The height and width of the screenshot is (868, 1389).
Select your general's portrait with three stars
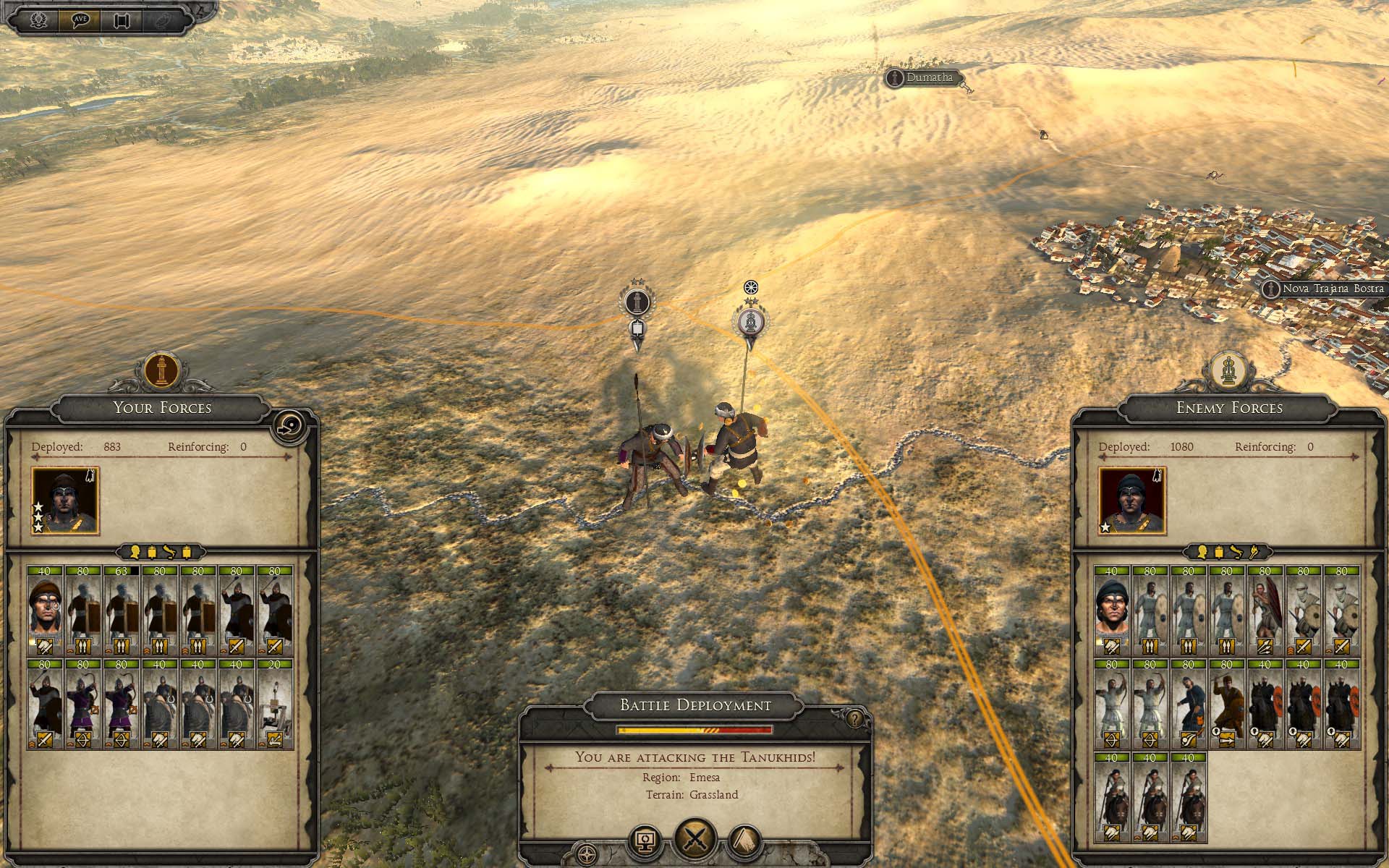point(65,501)
